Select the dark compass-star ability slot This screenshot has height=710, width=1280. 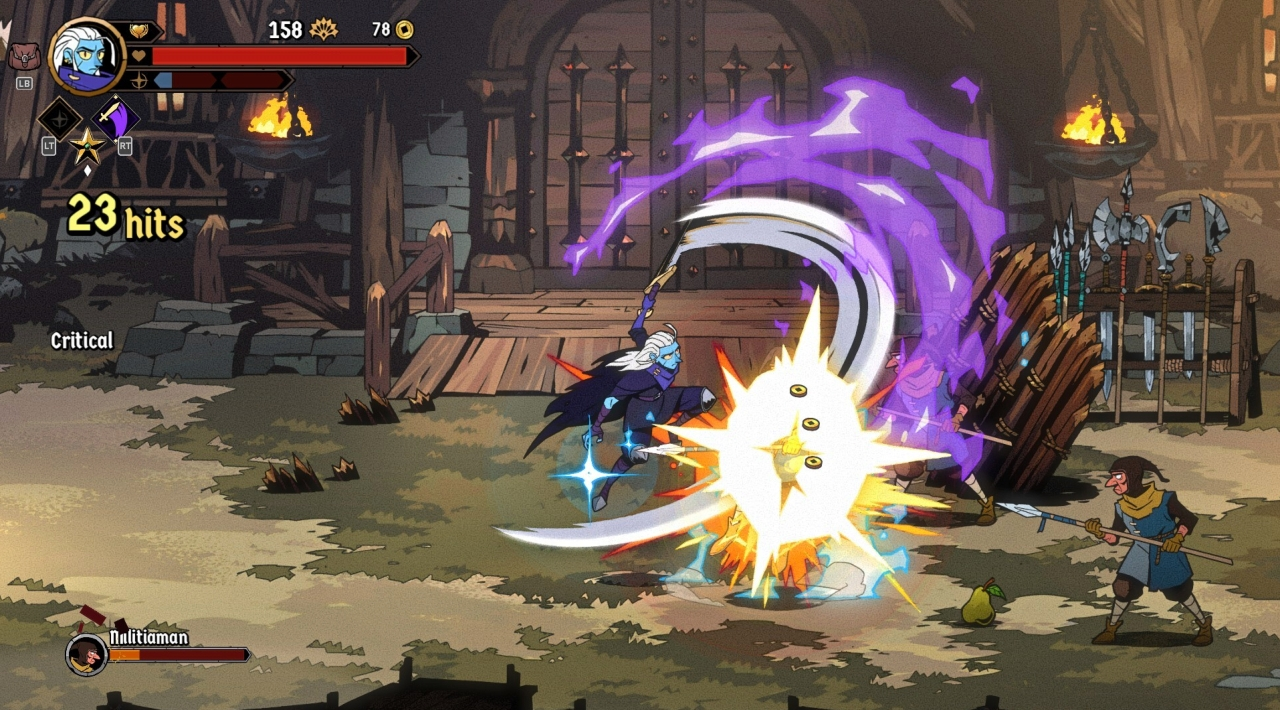coord(59,120)
